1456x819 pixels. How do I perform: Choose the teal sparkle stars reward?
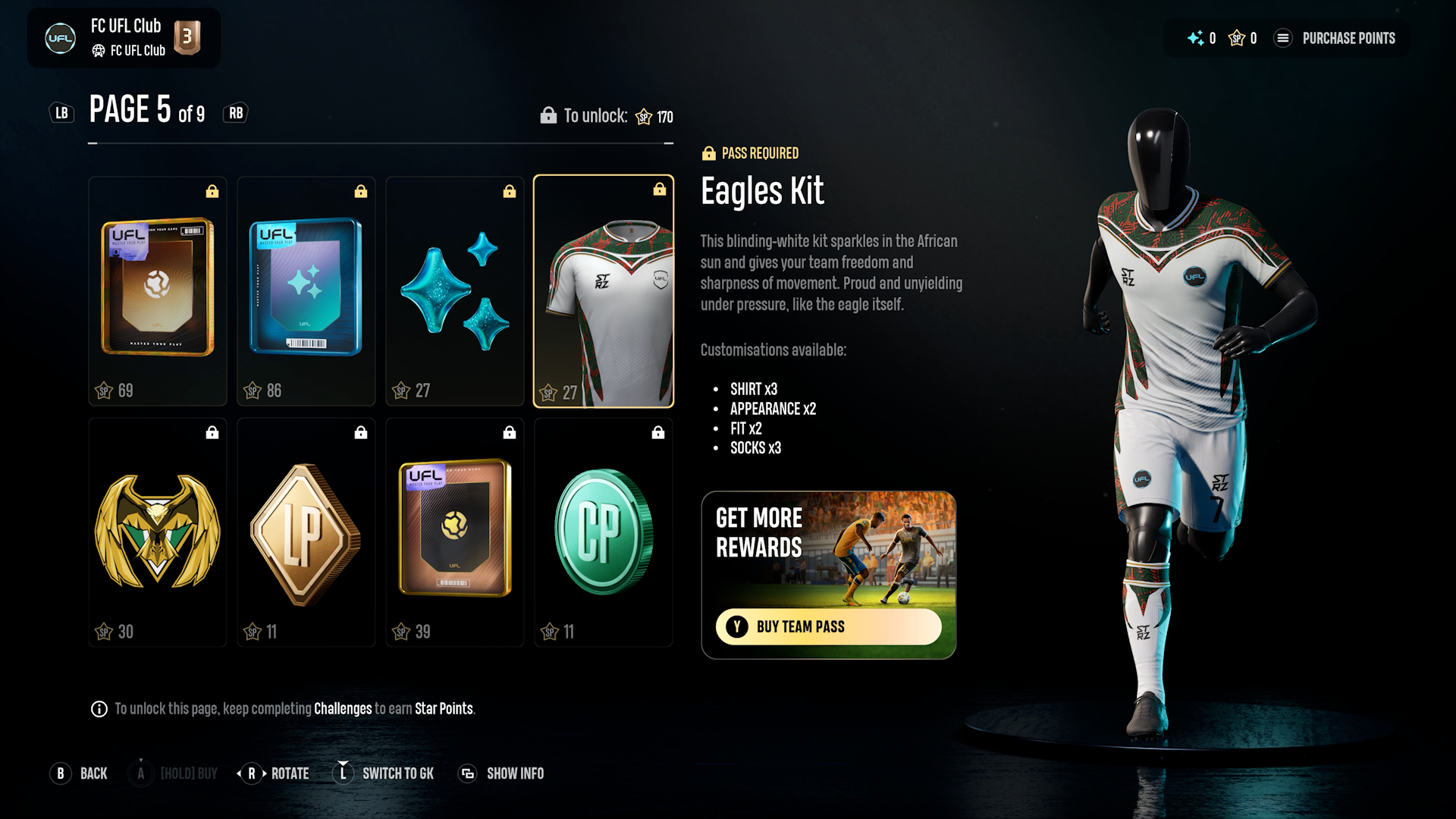click(x=455, y=290)
